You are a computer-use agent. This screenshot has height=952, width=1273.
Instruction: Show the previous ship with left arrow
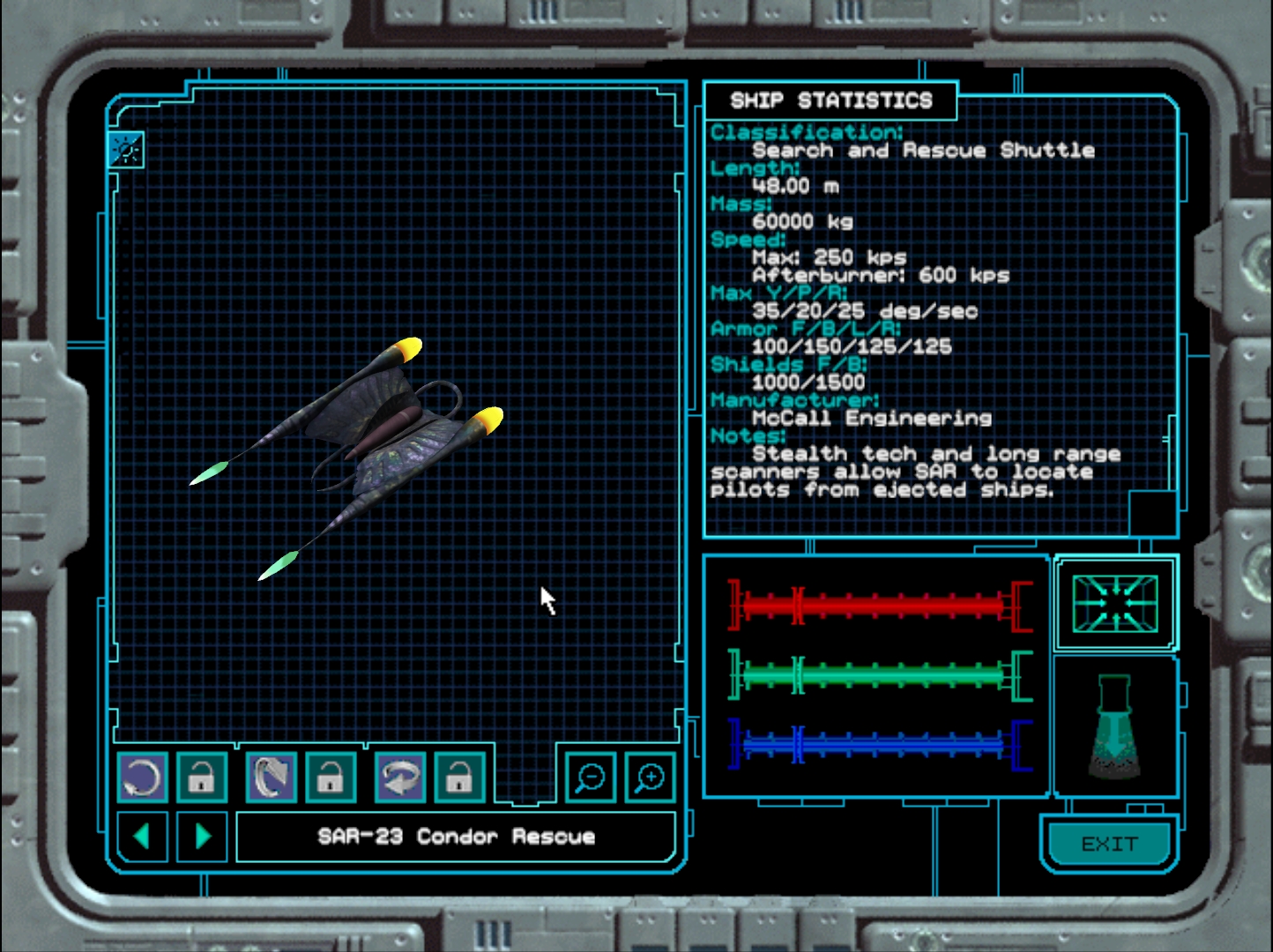coord(142,836)
